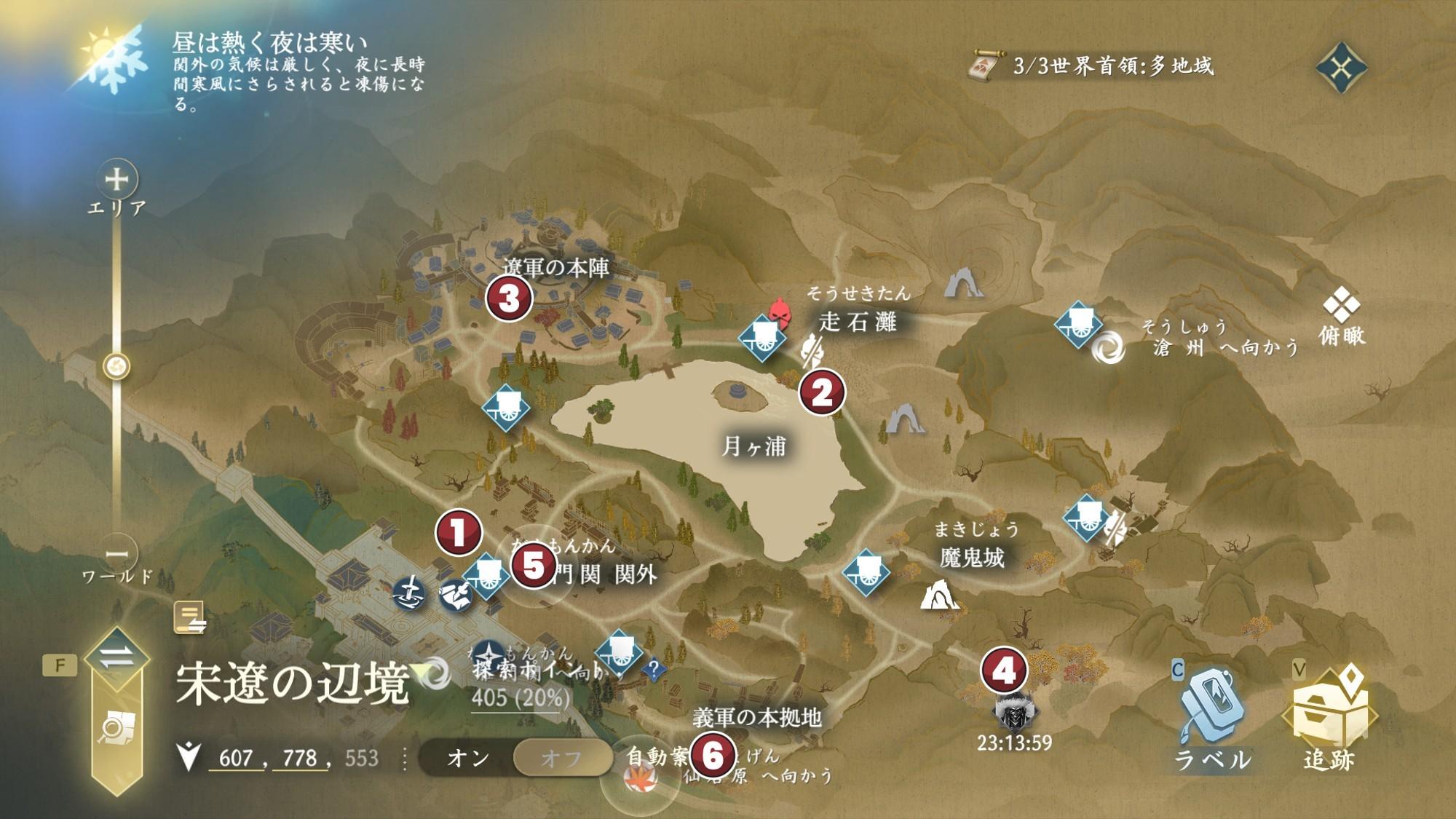The image size is (1456, 819).
Task: Zoom in the map with the plus button
Action: coord(116,179)
